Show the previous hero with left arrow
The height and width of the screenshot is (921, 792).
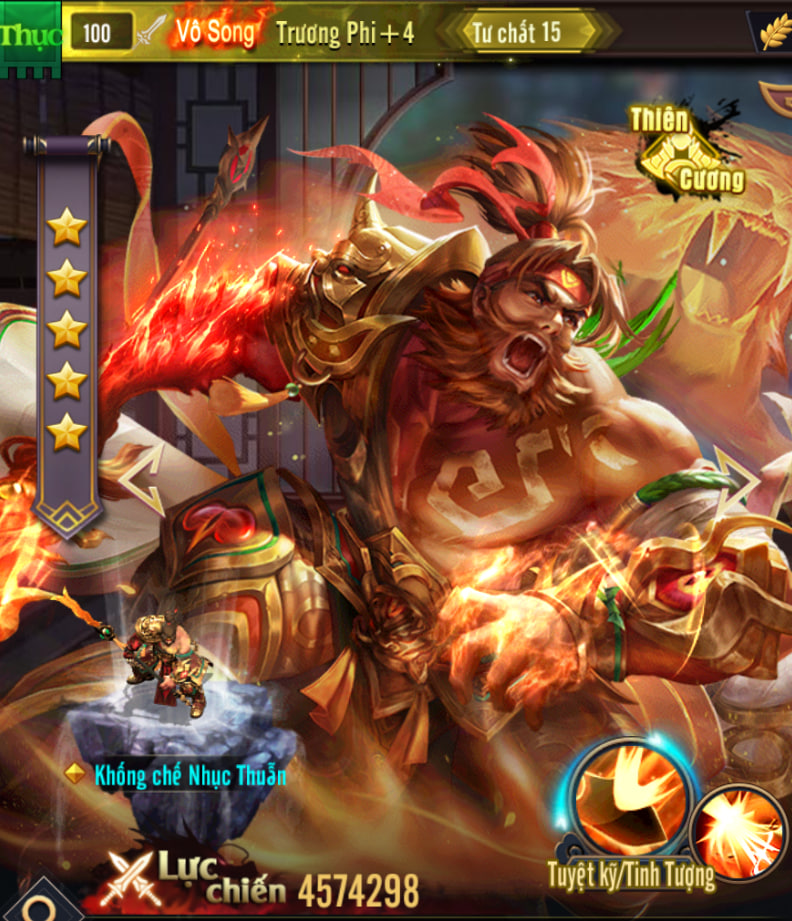[x=145, y=478]
